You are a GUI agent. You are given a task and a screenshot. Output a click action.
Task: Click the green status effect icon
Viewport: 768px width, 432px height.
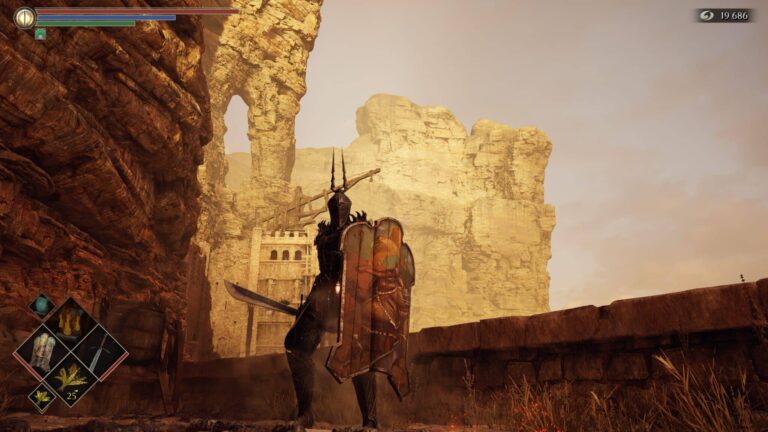tap(40, 34)
